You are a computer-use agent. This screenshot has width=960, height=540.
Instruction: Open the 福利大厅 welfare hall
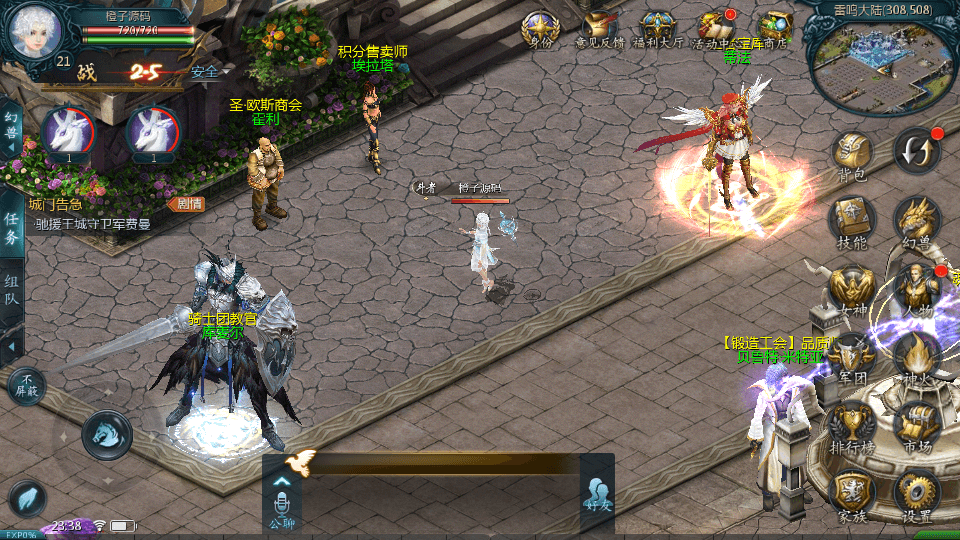pyautogui.click(x=657, y=29)
